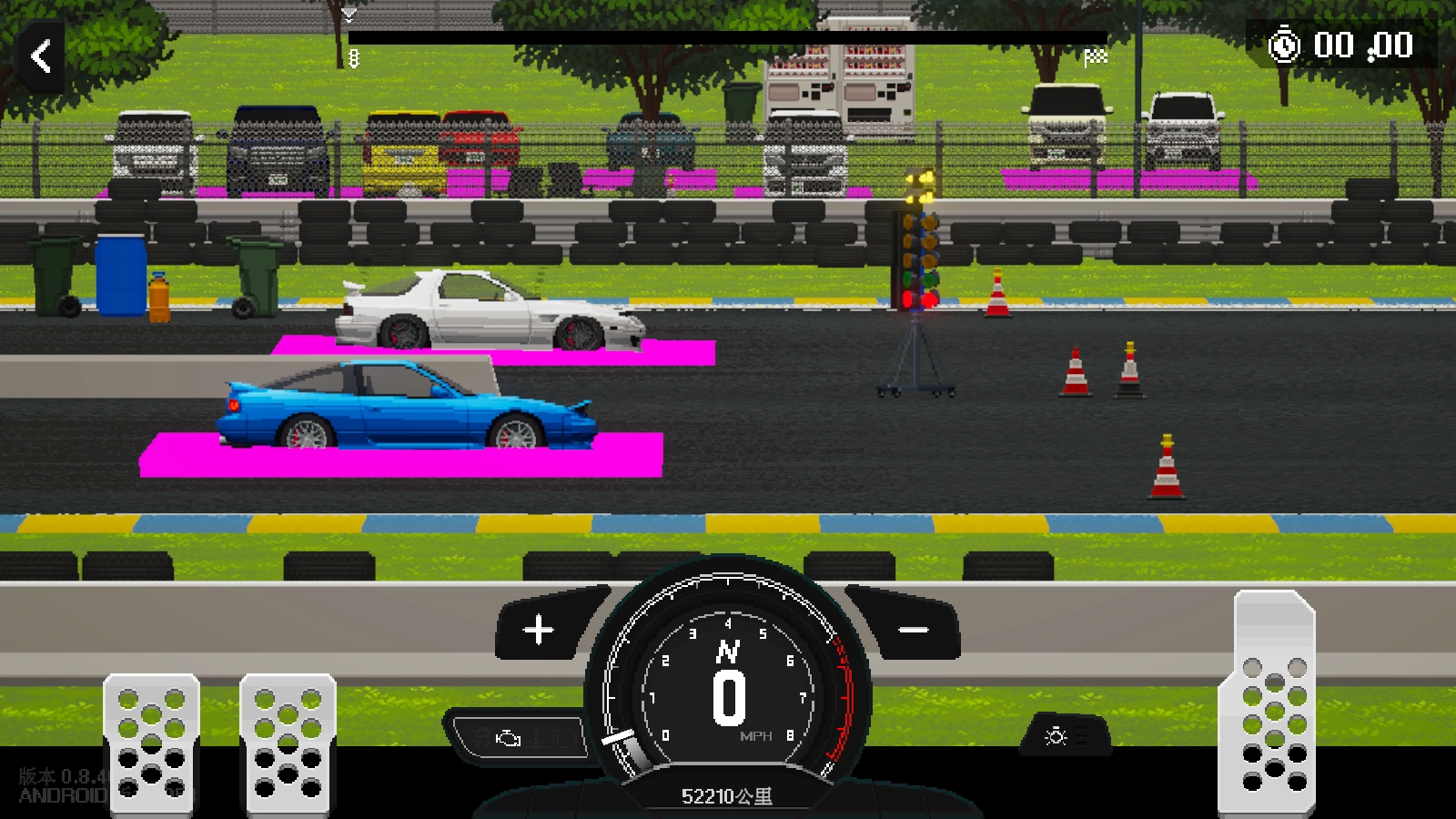Go back using the top-left arrow

[x=41, y=56]
